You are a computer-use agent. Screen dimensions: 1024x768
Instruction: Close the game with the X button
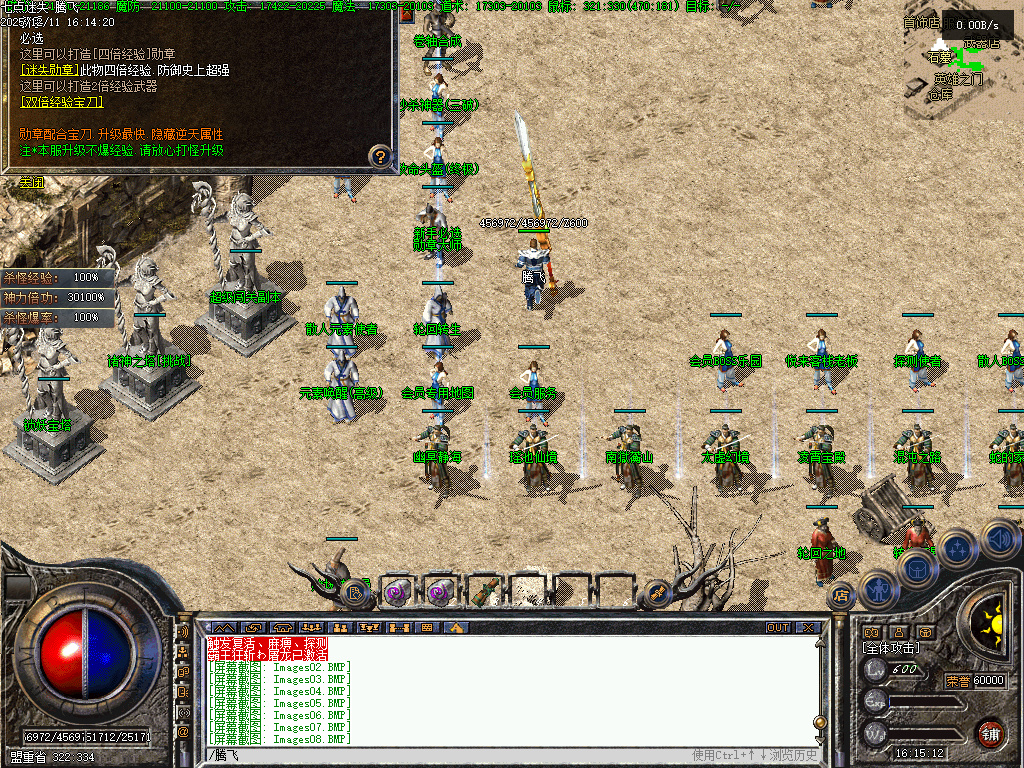coord(807,628)
